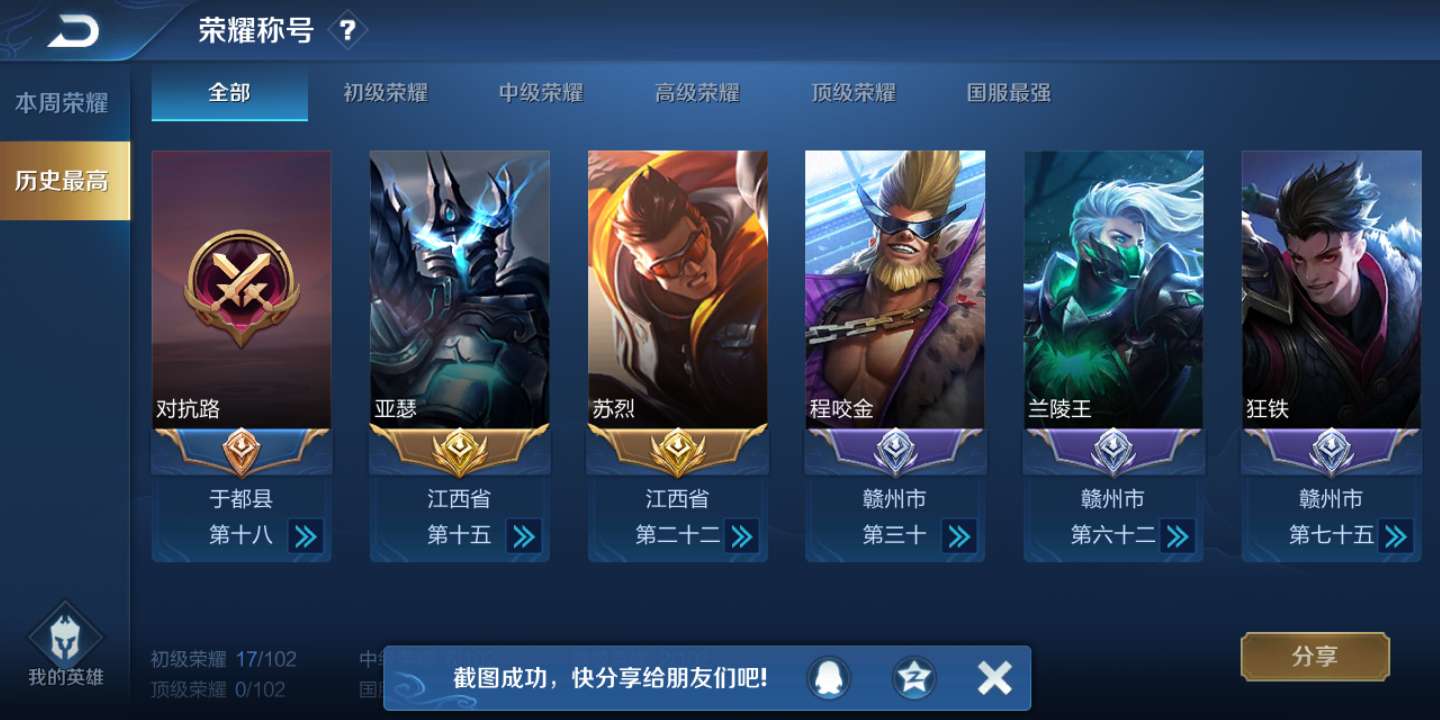Image resolution: width=1440 pixels, height=720 pixels.
Task: Click the gold honor badge under 对抗路
Action: pyautogui.click(x=240, y=451)
